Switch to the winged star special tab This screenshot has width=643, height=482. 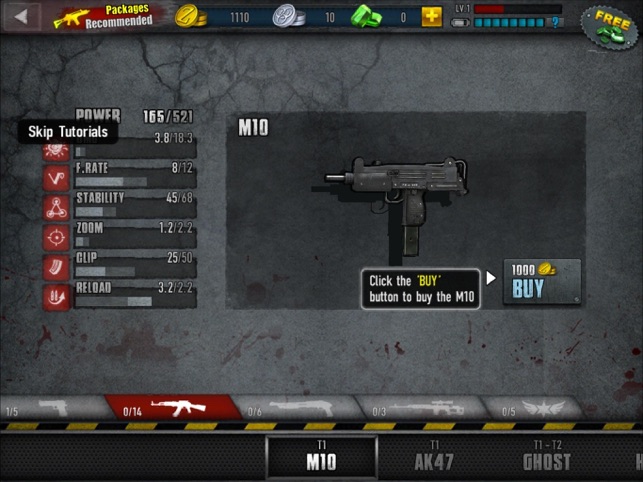tap(540, 409)
